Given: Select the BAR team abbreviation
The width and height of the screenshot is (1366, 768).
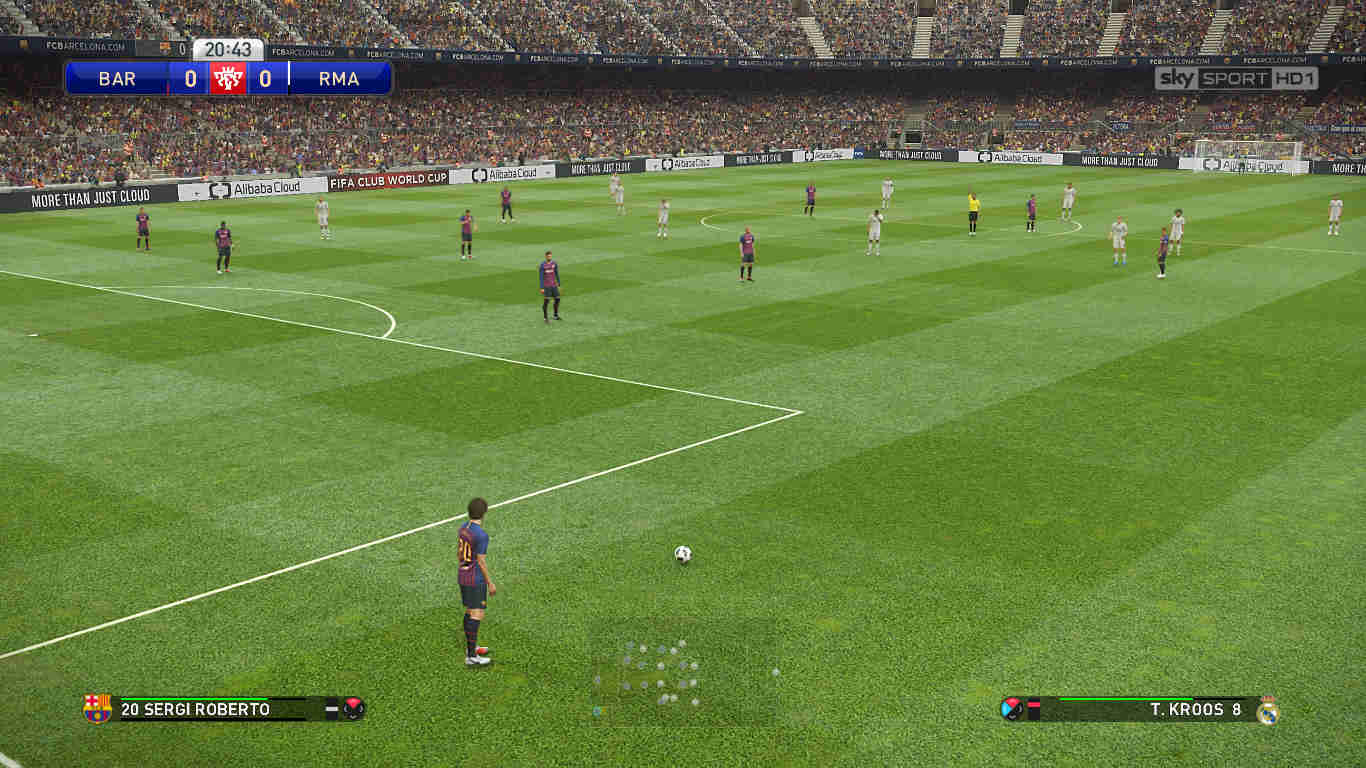Looking at the screenshot, I should pyautogui.click(x=117, y=78).
